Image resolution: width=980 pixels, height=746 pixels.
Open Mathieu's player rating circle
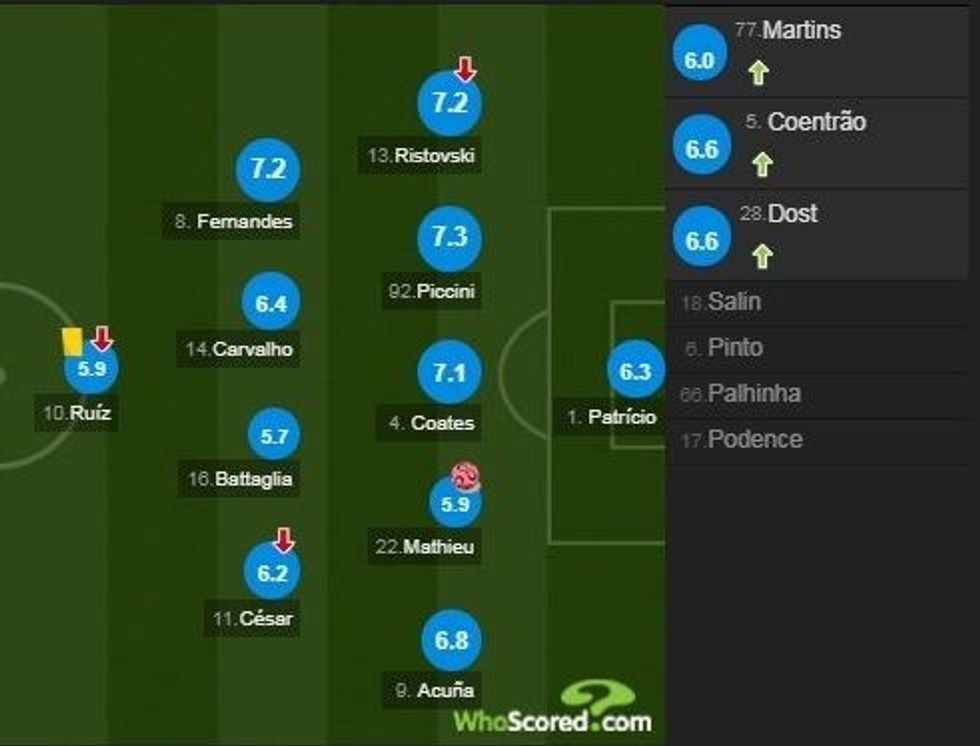(455, 503)
